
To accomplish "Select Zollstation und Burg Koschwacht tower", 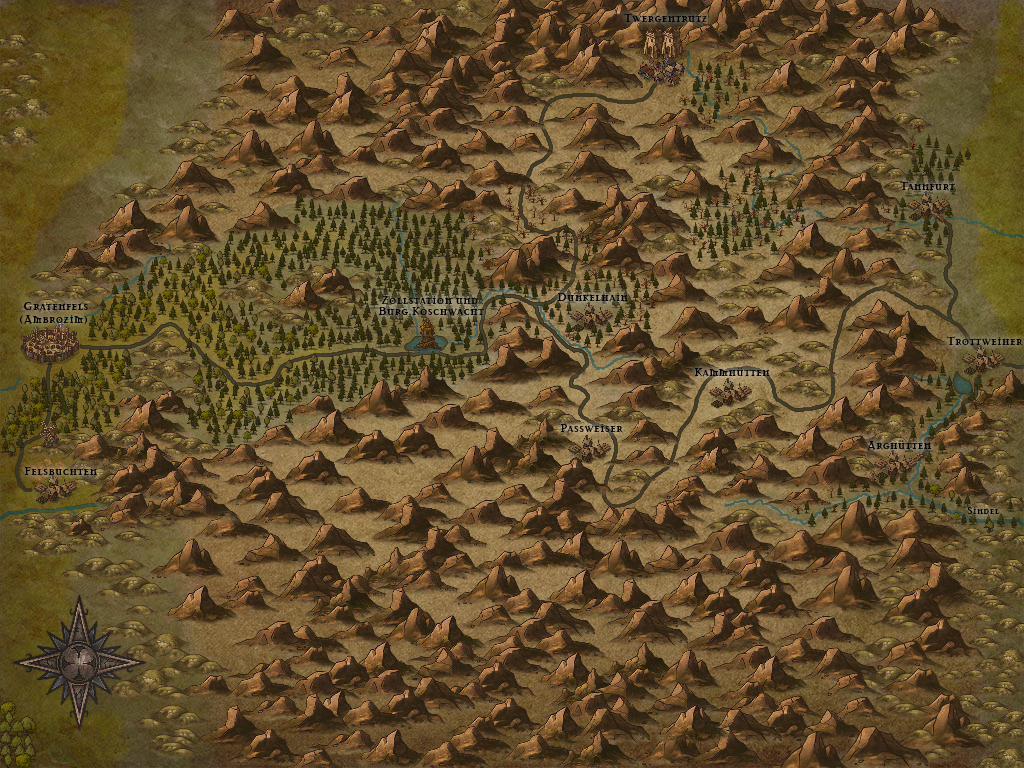I will point(428,336).
